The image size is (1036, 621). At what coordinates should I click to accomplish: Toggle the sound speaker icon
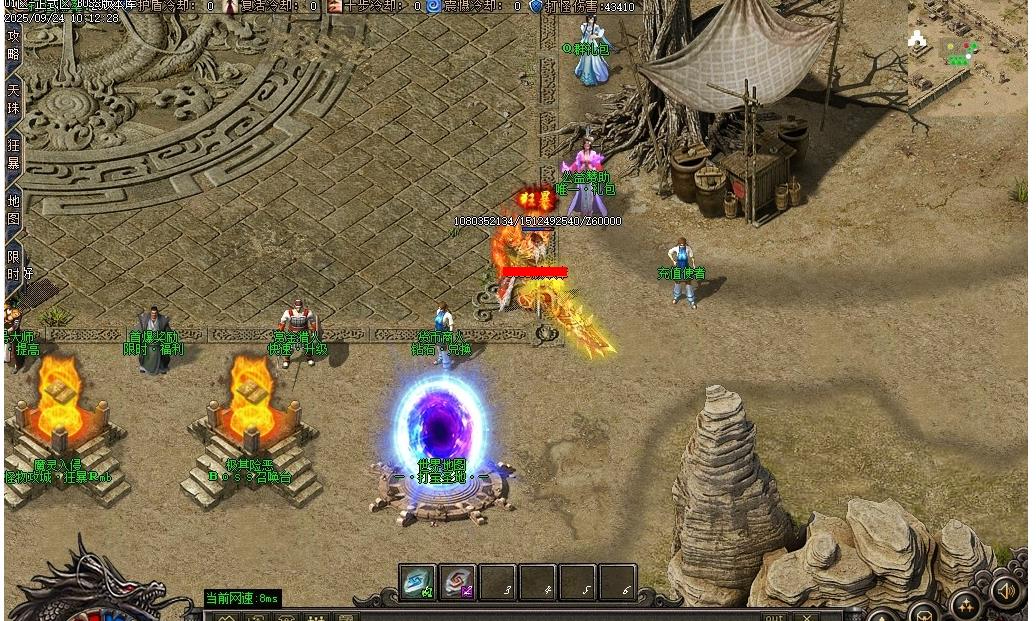coord(1005,592)
